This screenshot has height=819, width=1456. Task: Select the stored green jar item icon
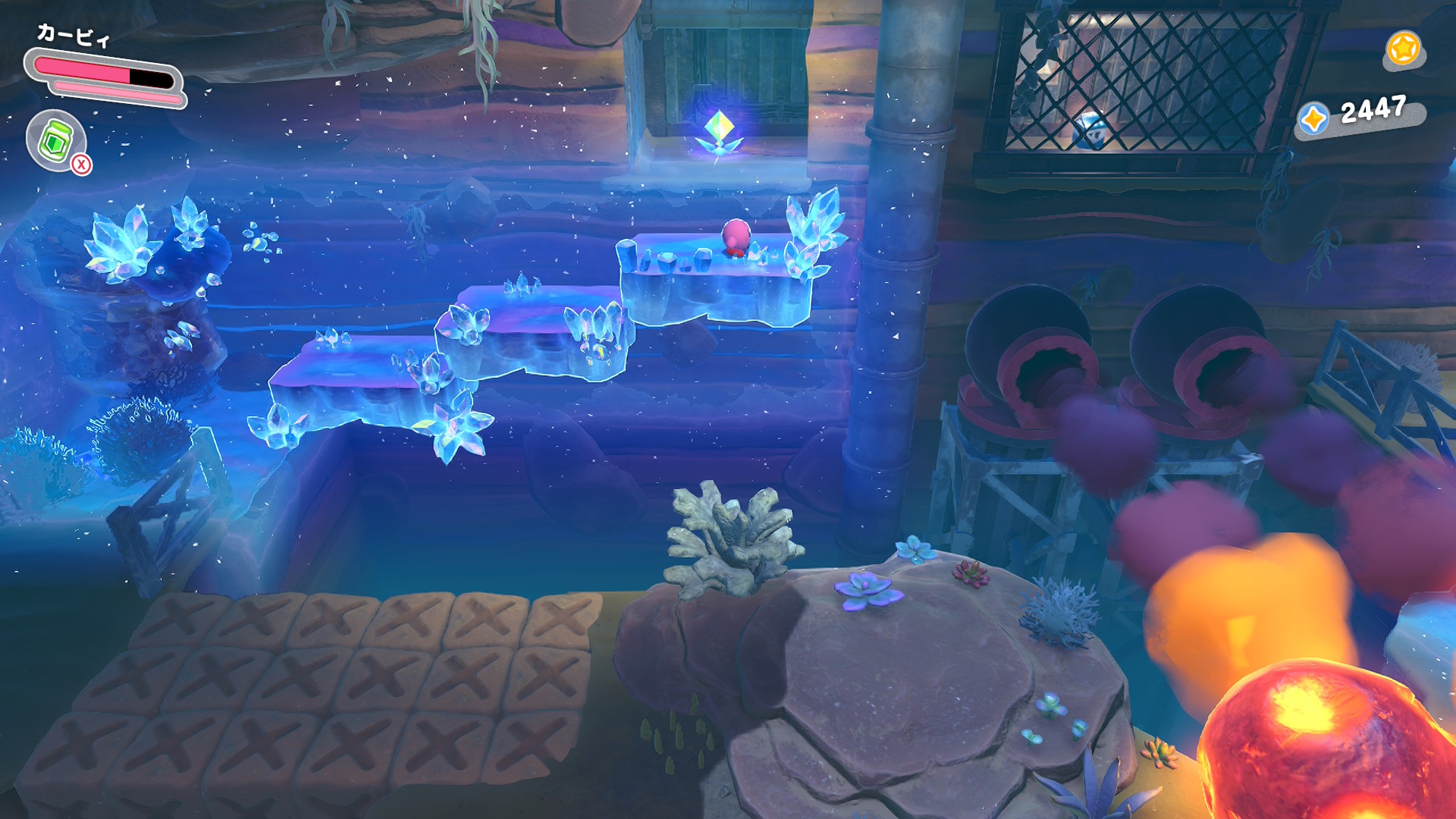55,140
